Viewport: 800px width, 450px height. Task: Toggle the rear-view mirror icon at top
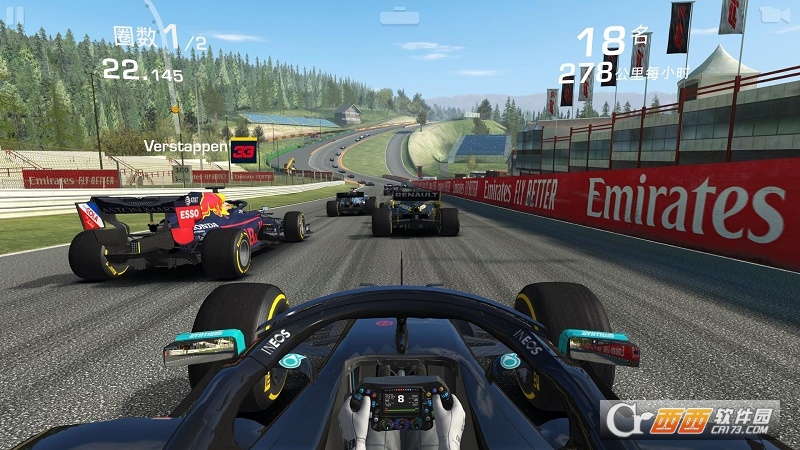click(x=400, y=16)
